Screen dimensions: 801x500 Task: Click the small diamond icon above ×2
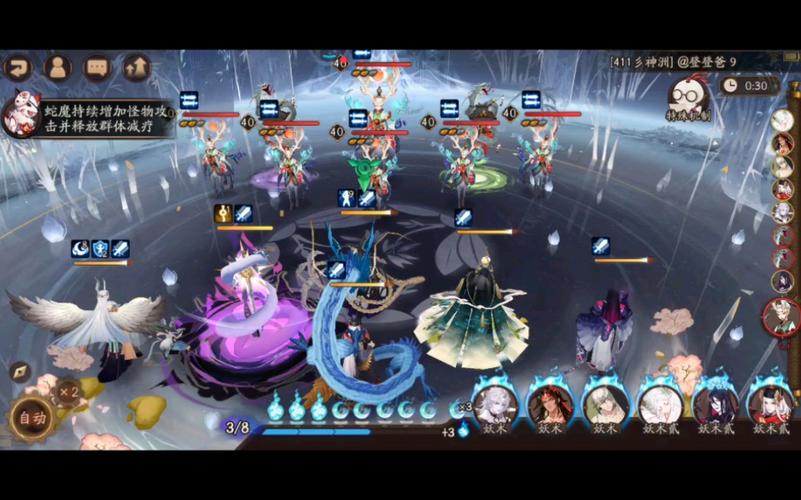[19, 371]
